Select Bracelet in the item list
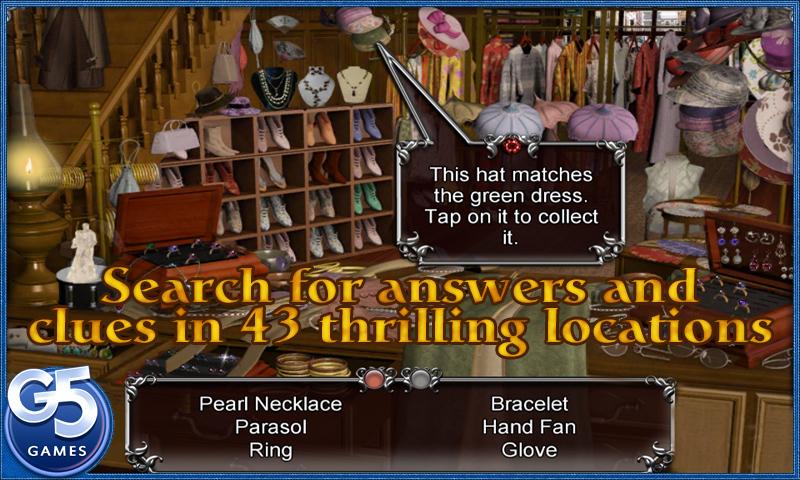Image resolution: width=800 pixels, height=480 pixels. point(529,404)
